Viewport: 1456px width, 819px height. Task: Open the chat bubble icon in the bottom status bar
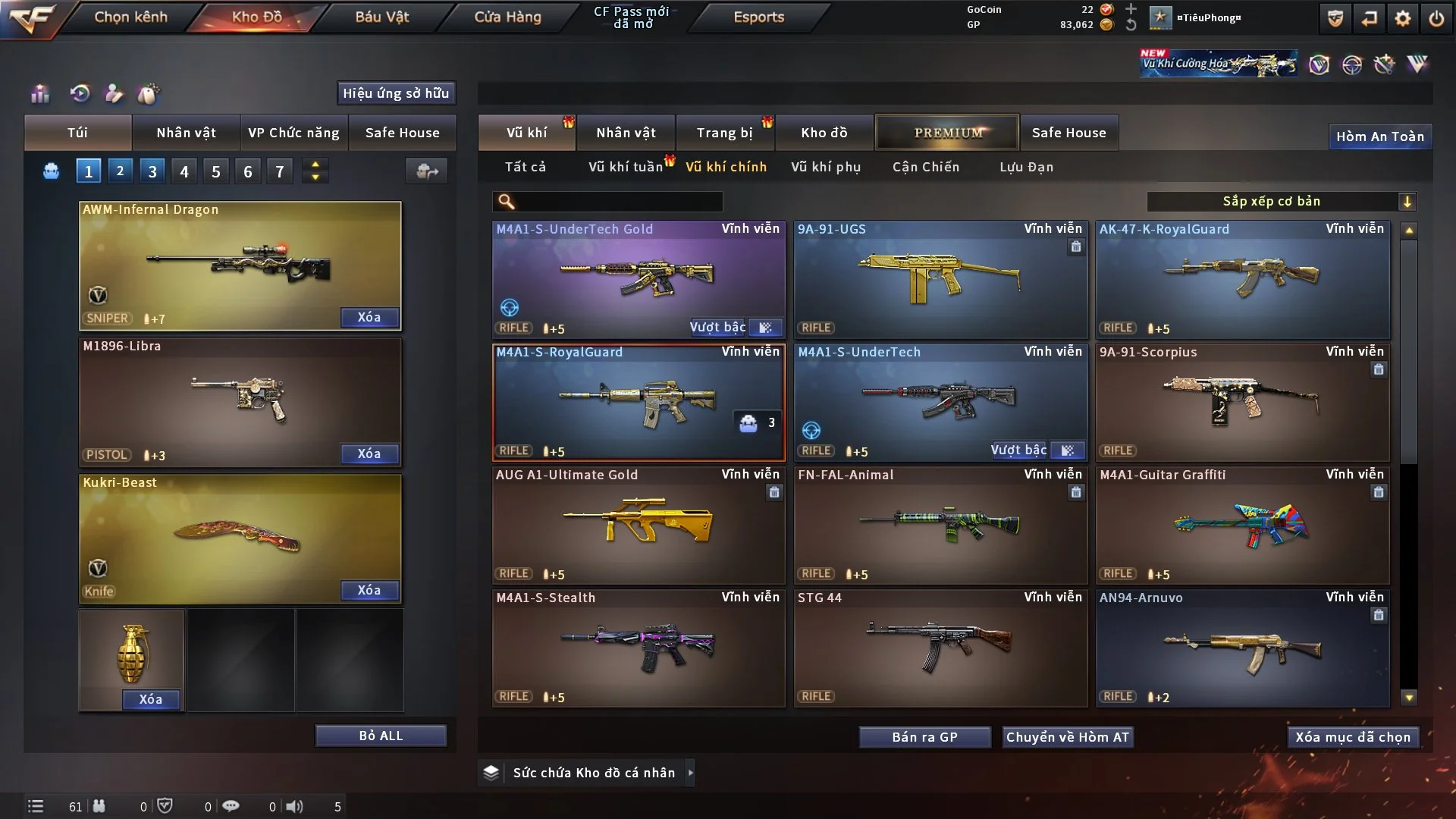point(231,806)
